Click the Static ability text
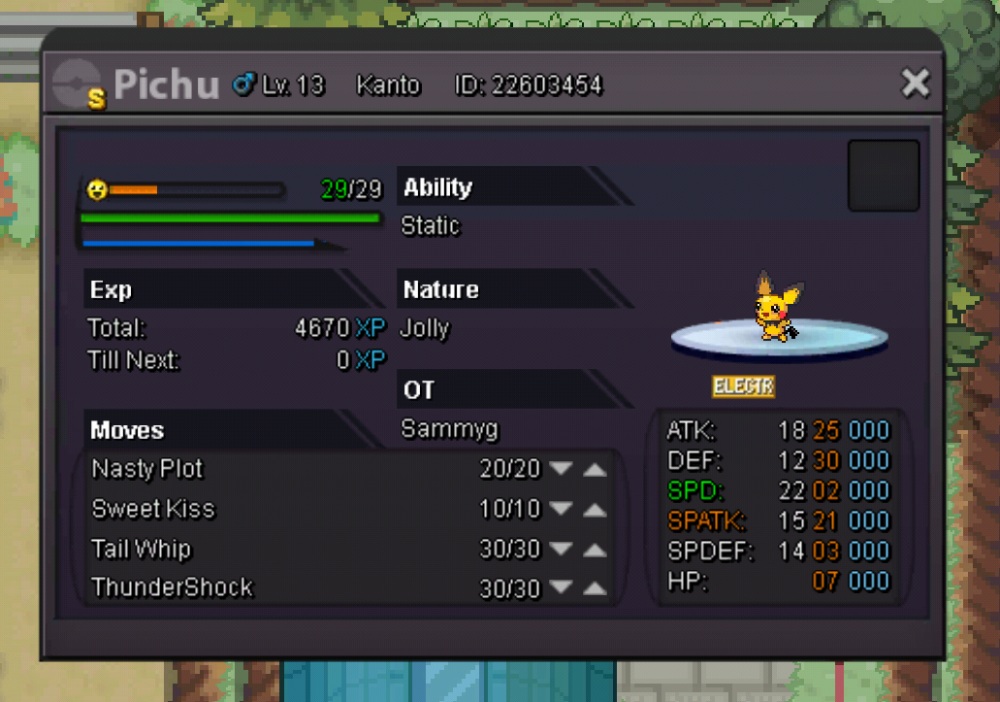Viewport: 1000px width, 702px height. click(x=430, y=226)
